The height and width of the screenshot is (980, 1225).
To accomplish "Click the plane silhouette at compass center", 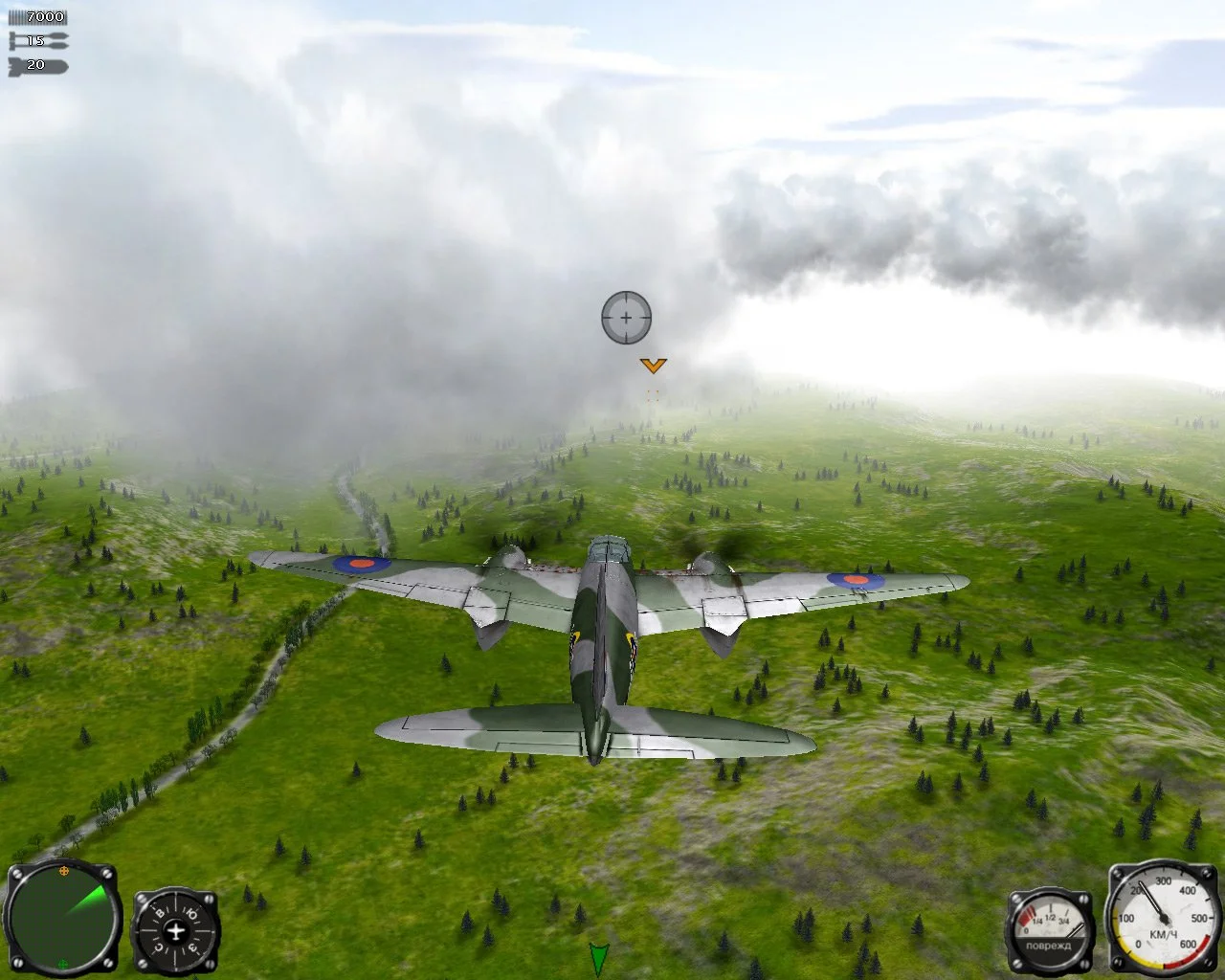I will pos(176,930).
